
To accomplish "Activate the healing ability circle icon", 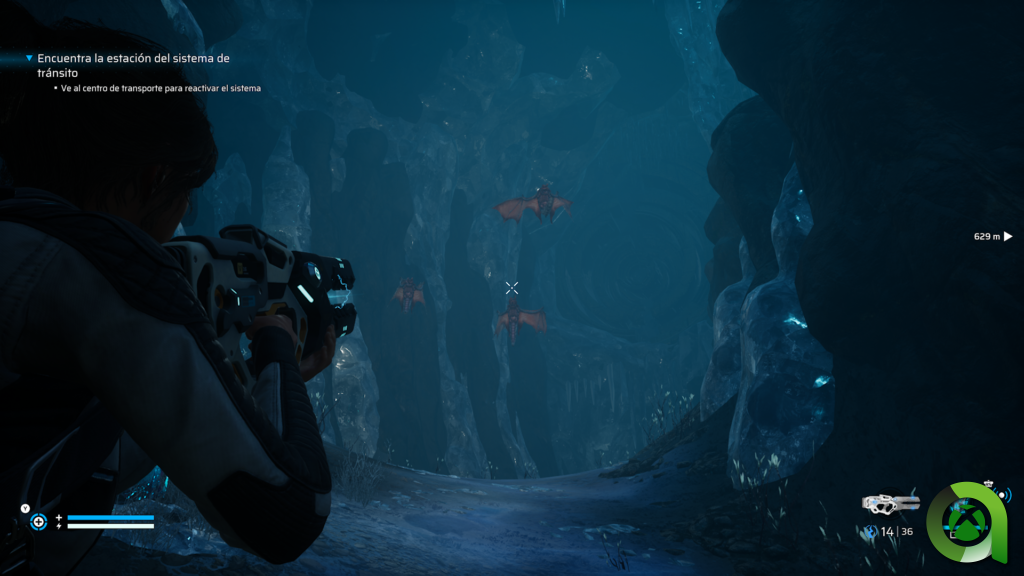I will 38,521.
